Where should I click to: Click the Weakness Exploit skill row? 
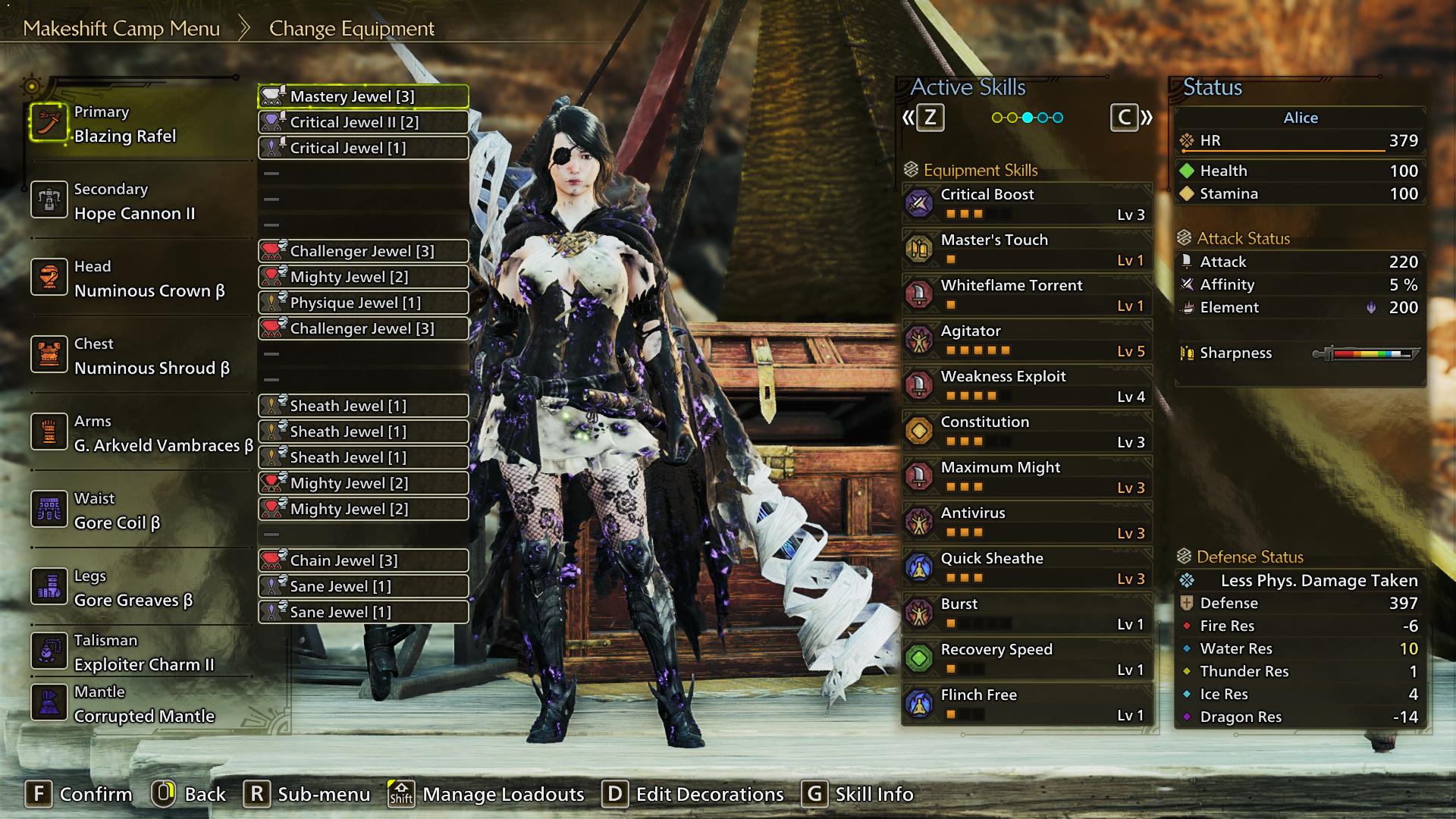[x=1028, y=385]
